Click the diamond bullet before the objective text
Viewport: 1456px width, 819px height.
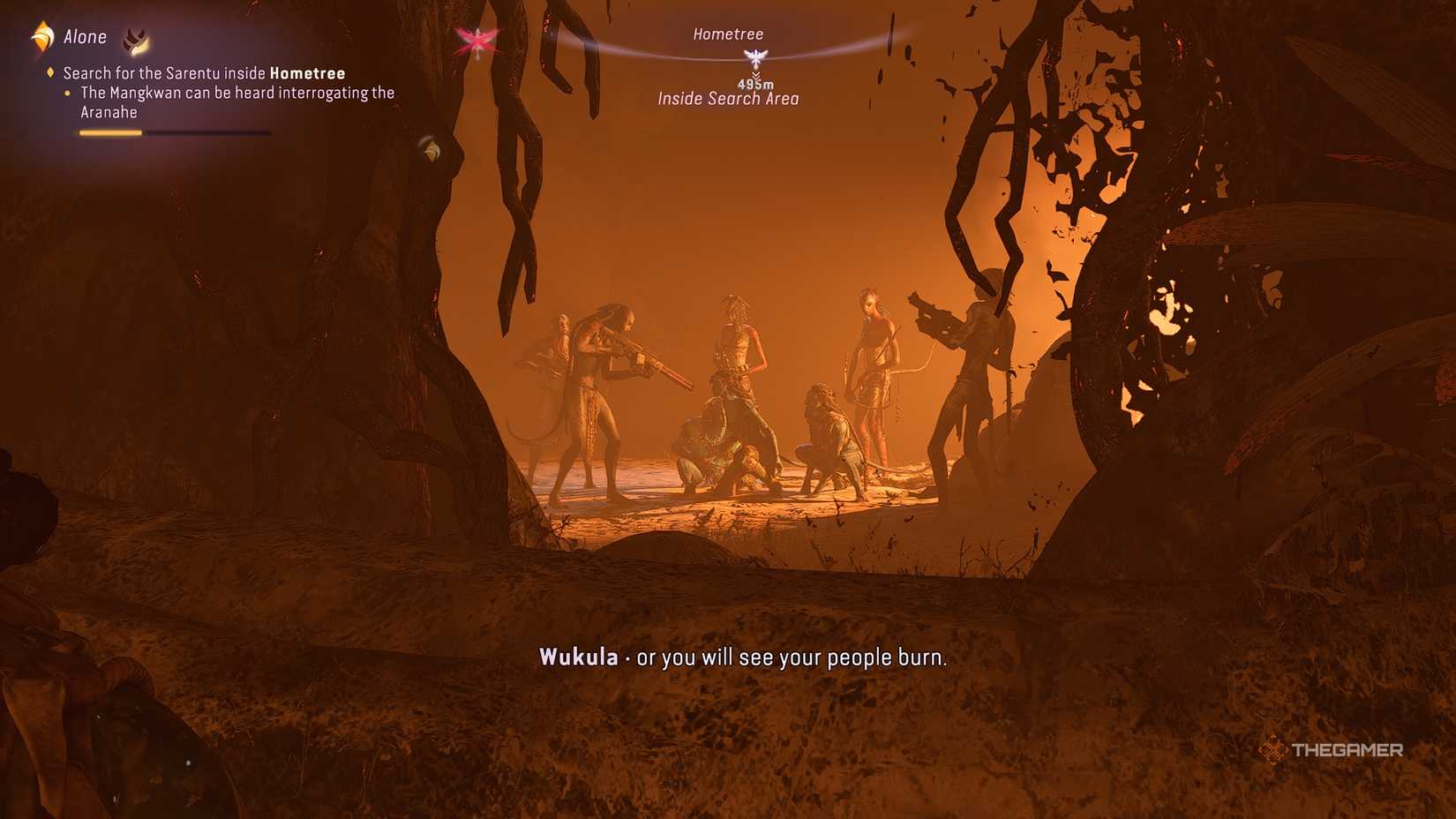[49, 73]
